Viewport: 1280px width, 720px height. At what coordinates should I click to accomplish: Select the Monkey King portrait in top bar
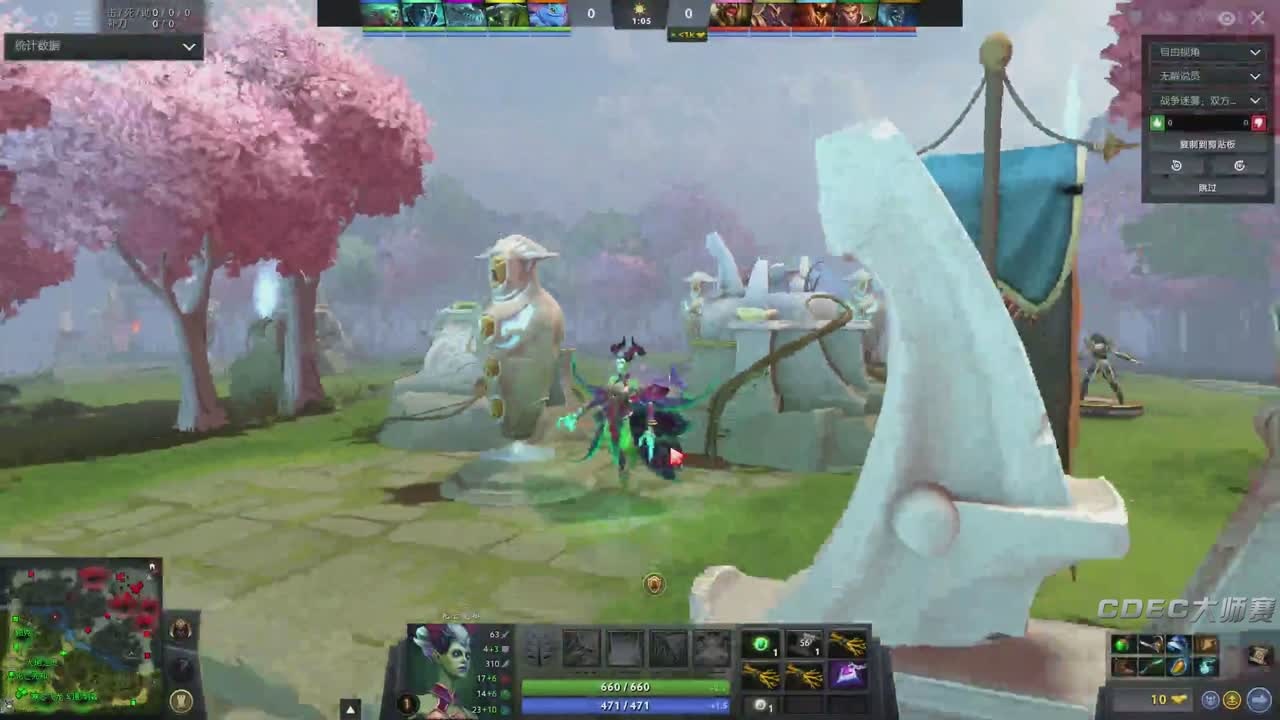point(856,14)
